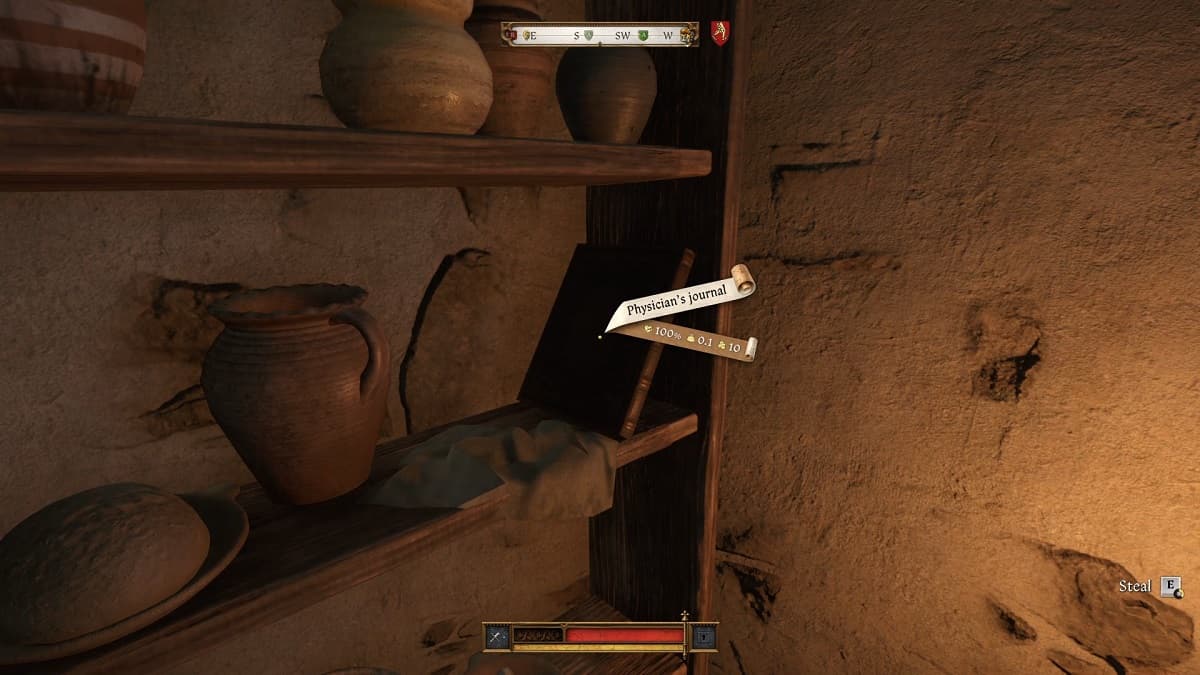
Task: Click the red trespassing shield icon
Action: click(719, 33)
